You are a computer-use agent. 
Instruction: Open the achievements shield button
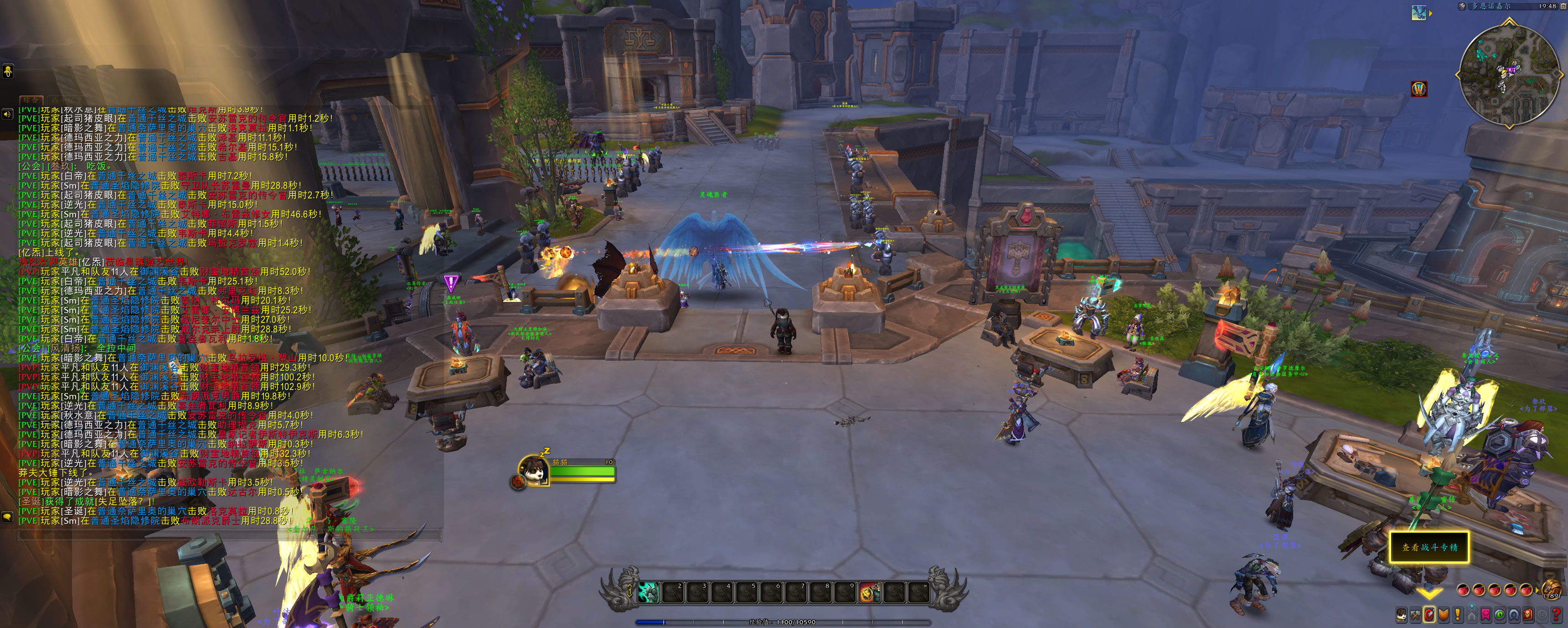(1443, 615)
